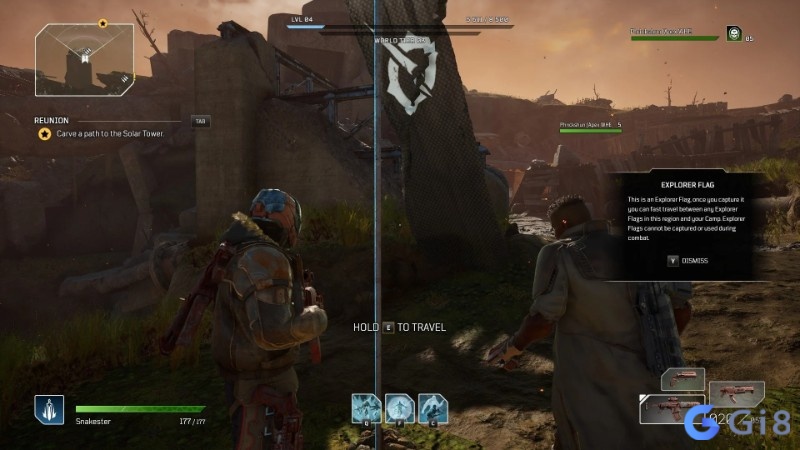800x450 pixels.
Task: Activate the third ability with the large silhouette
Action: (433, 407)
